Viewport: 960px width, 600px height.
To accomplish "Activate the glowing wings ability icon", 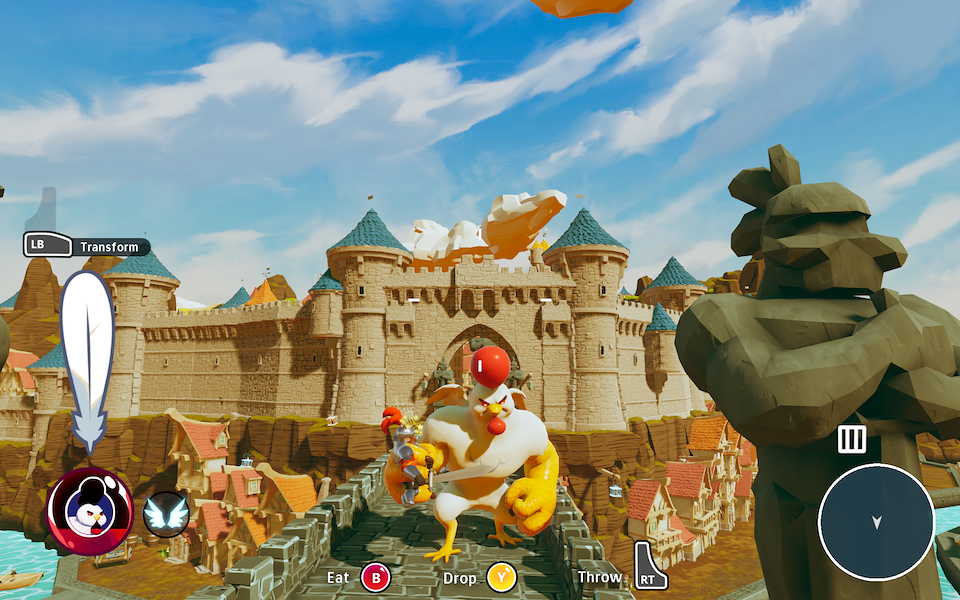I will click(x=166, y=515).
